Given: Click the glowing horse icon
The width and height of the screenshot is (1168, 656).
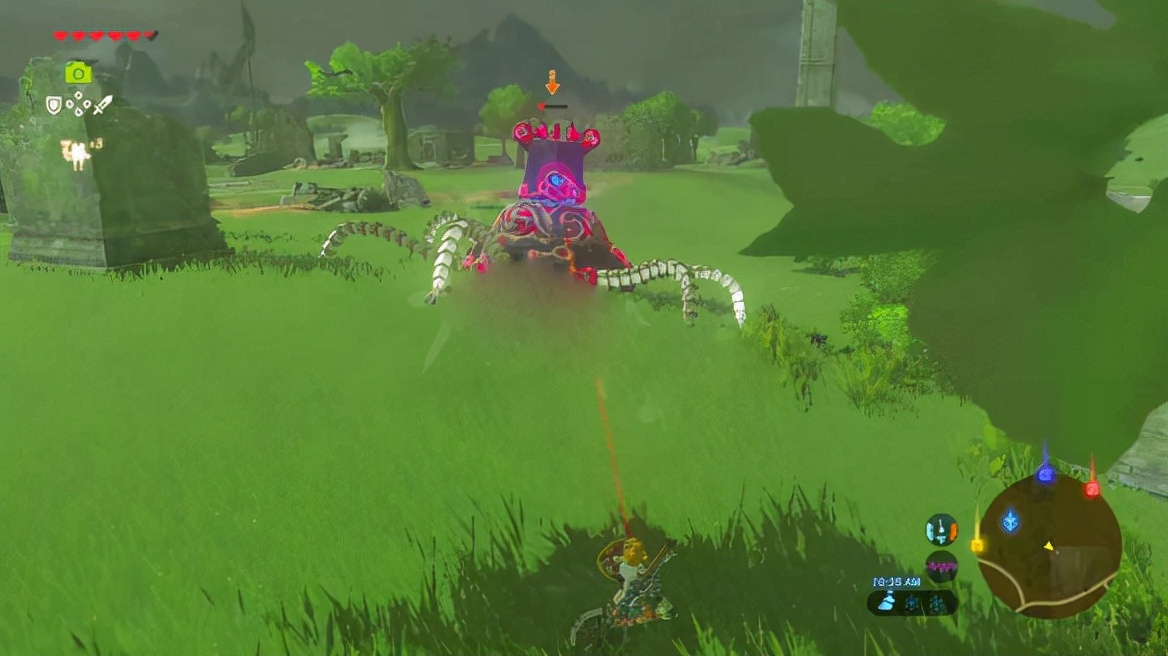Looking at the screenshot, I should (x=76, y=154).
